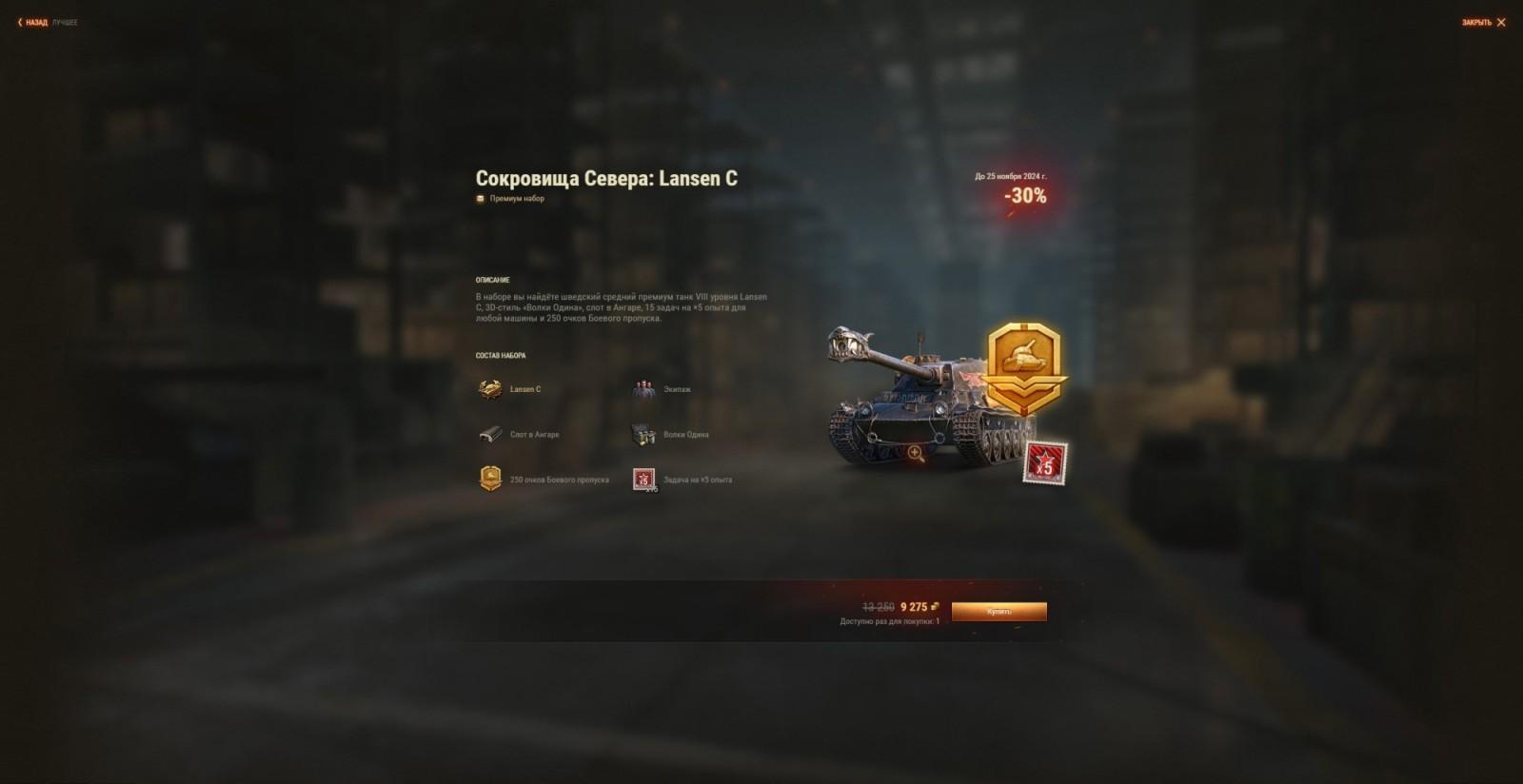Select the Слот в Ангаре slot icon

(491, 433)
